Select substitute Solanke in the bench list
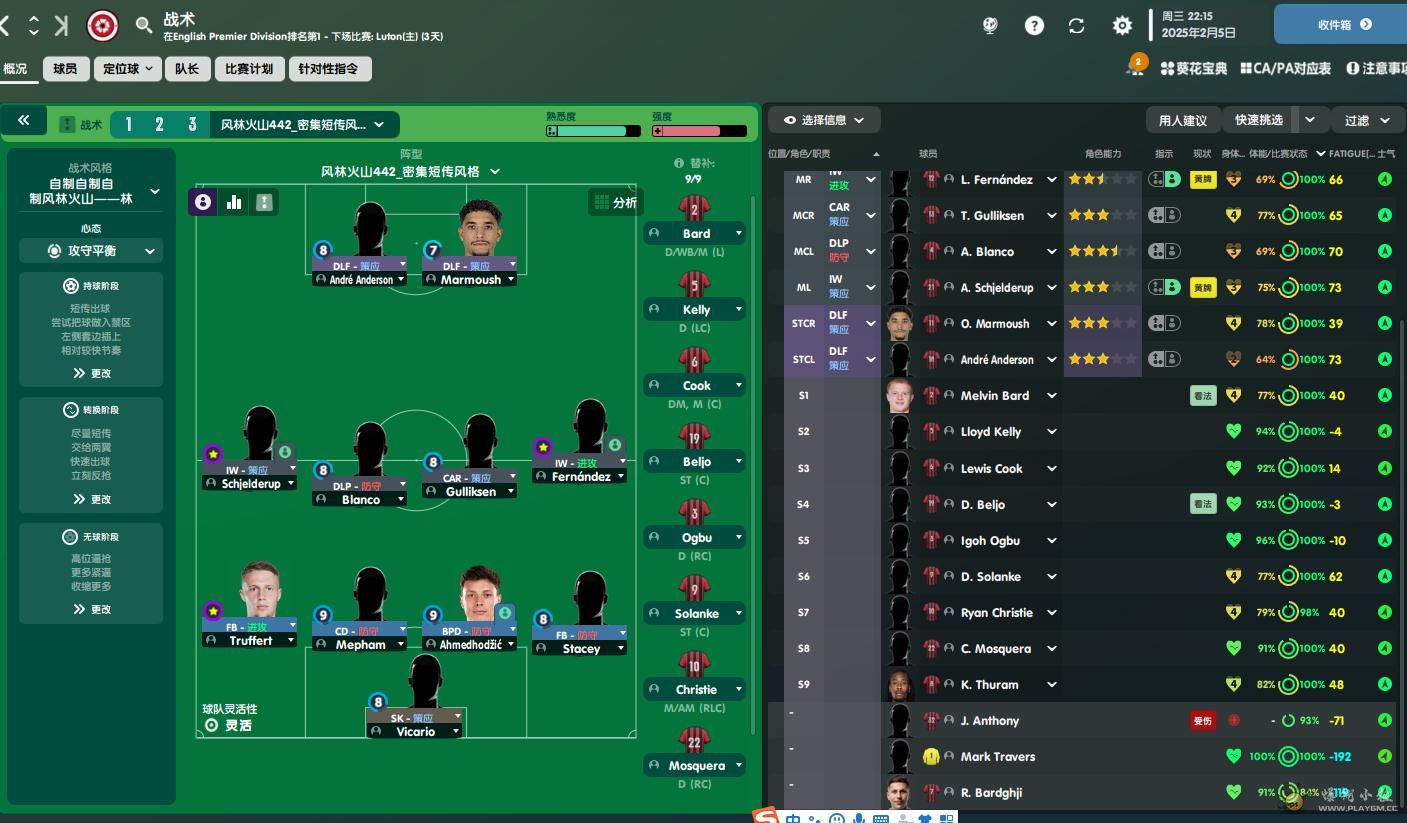Screen dimensions: 1407x823 point(695,613)
